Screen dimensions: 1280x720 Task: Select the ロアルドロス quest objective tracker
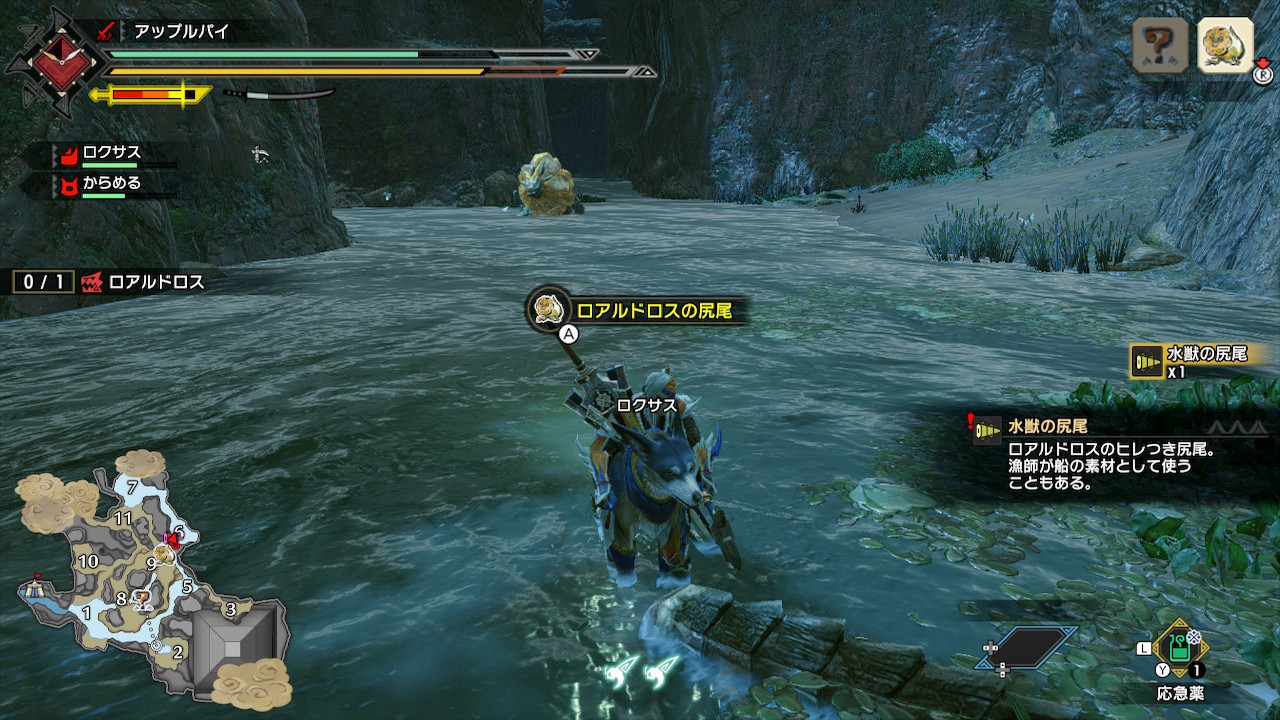tap(110, 282)
